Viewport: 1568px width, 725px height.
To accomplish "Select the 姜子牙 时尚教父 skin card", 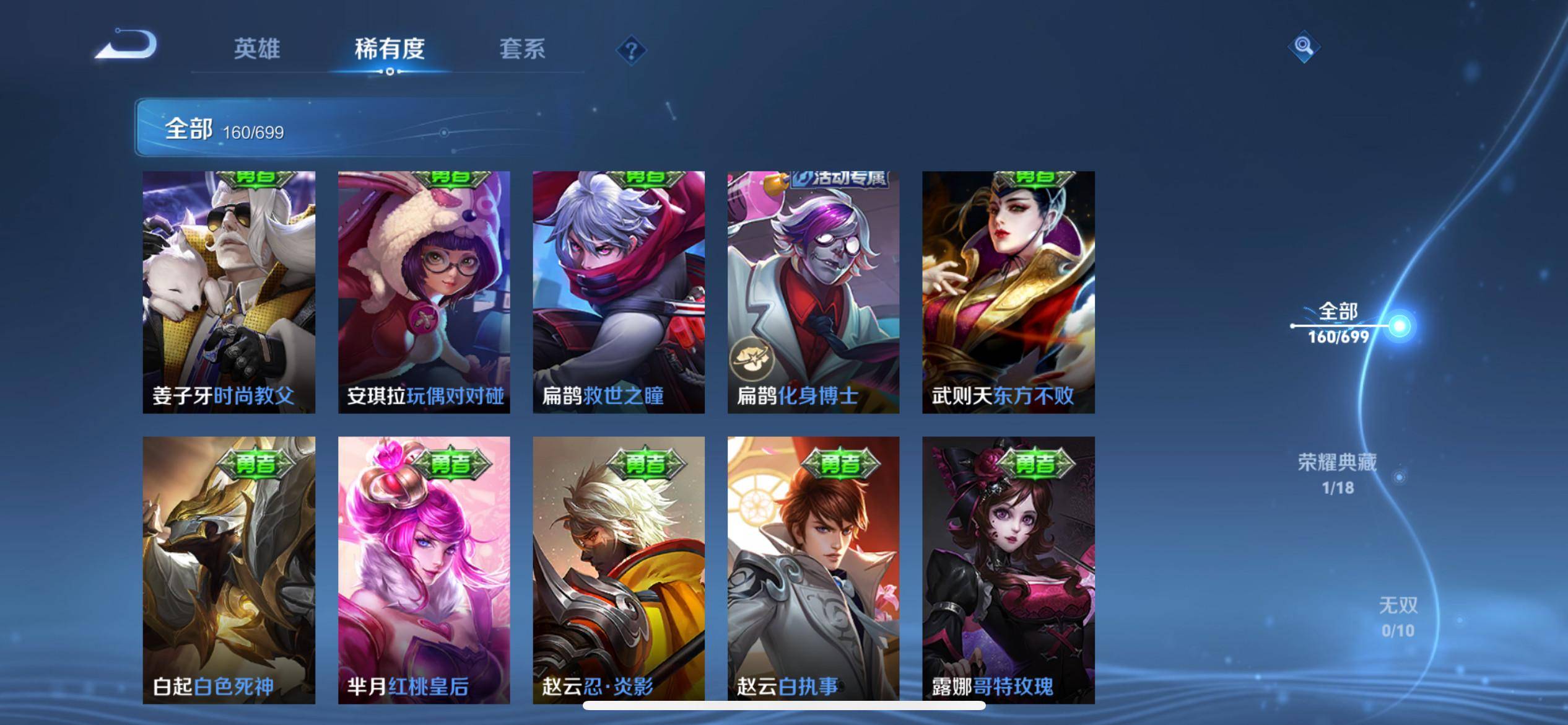I will 229,292.
